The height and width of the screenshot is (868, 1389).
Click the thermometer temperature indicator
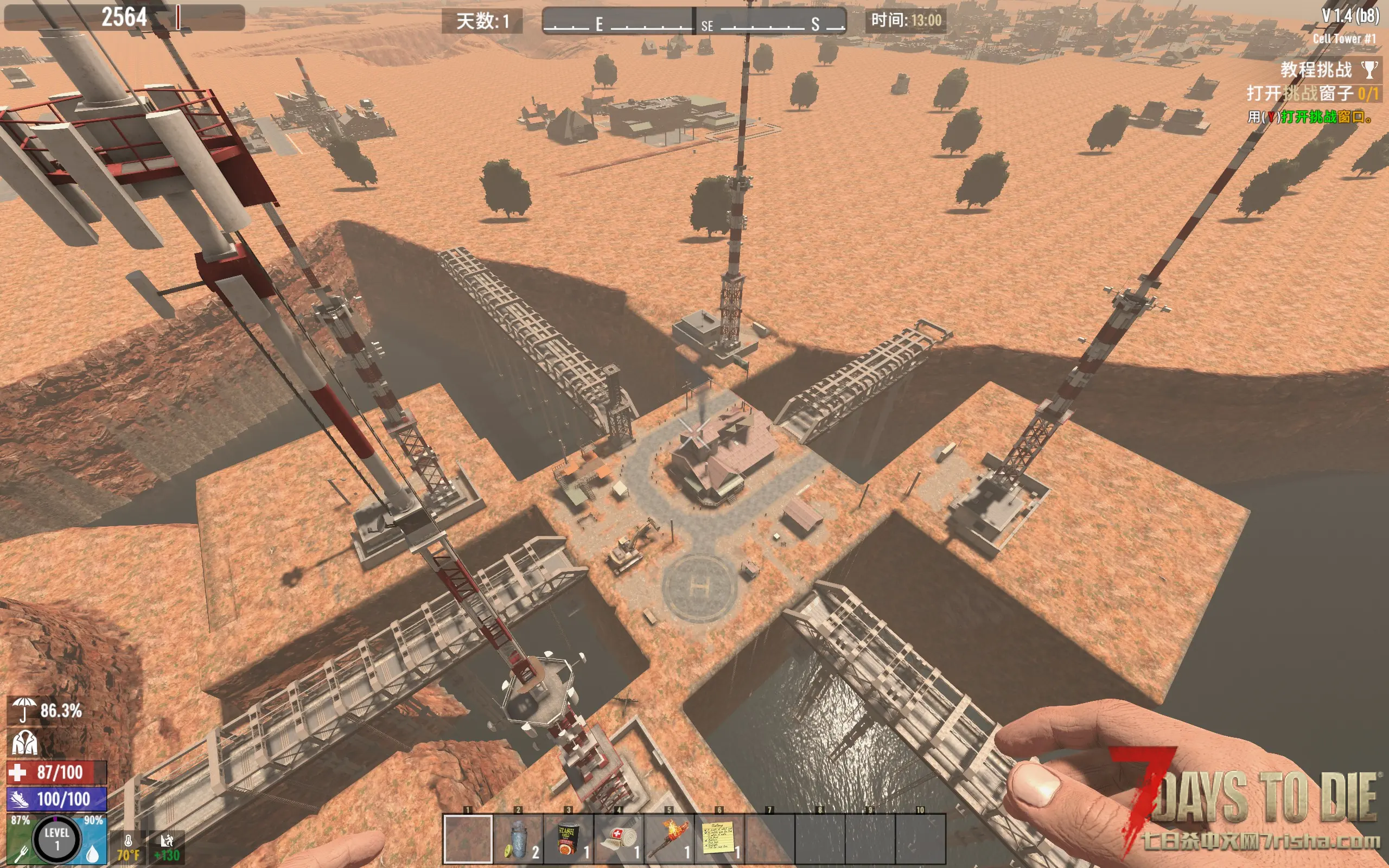tap(128, 845)
